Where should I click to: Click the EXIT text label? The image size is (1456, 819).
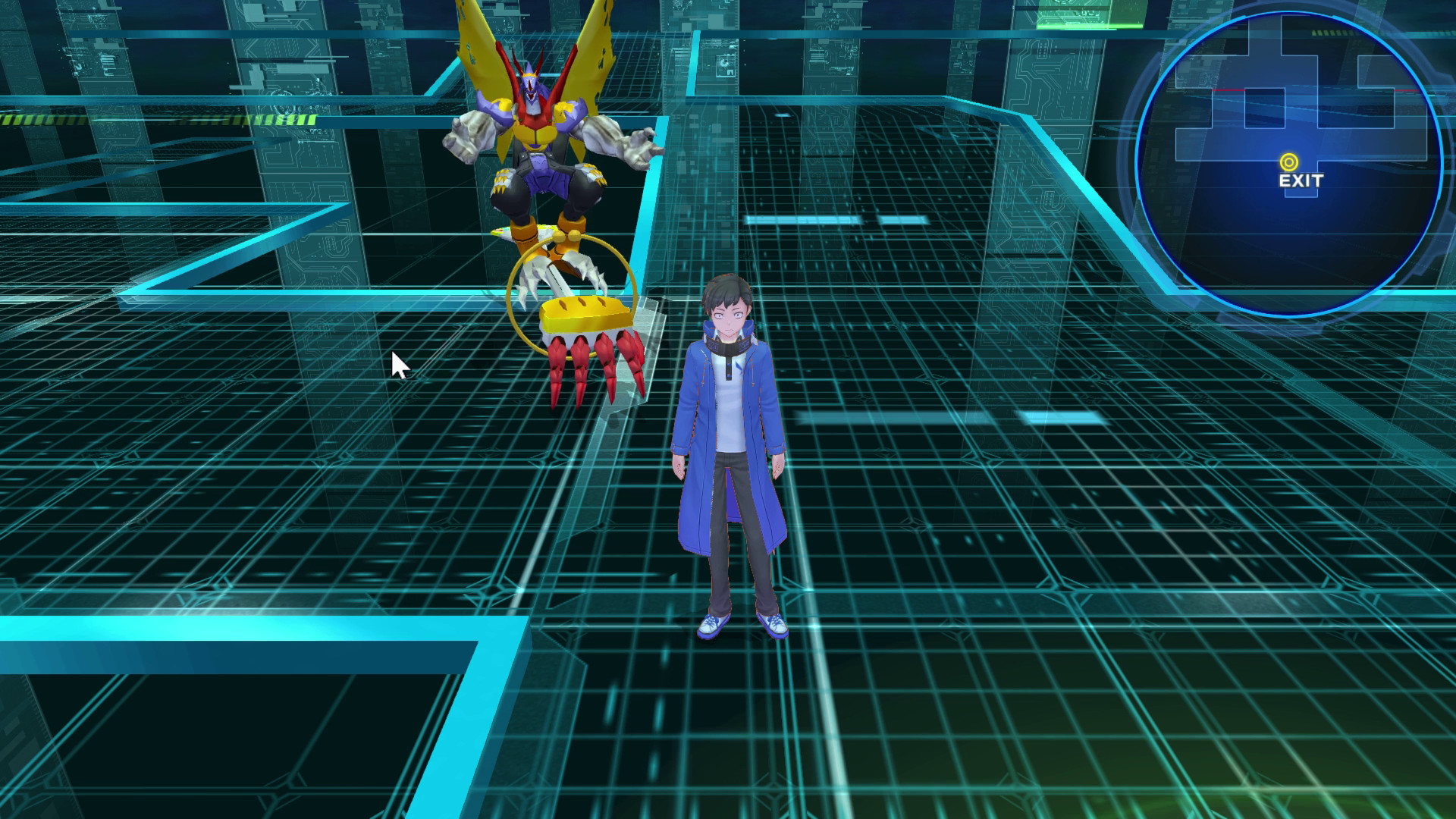click(1301, 180)
